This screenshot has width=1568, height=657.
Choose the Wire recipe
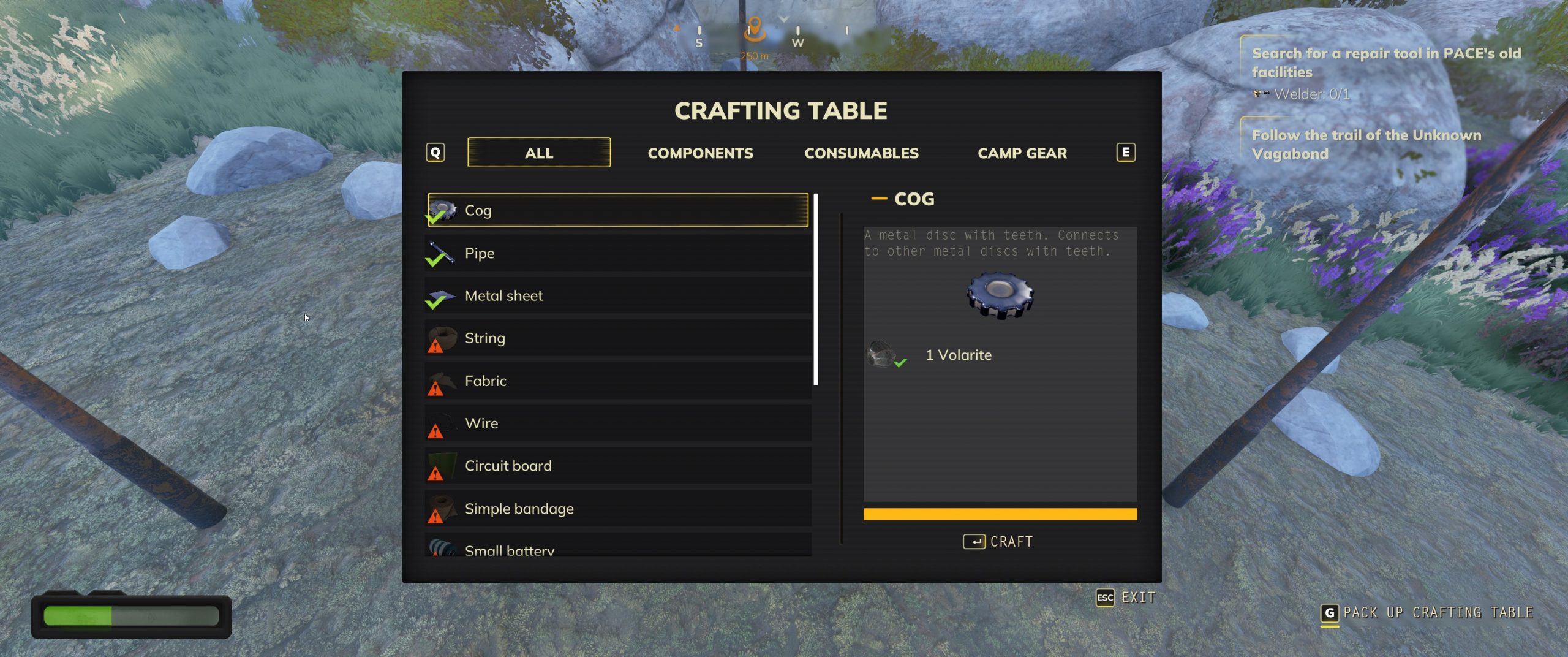coord(617,423)
